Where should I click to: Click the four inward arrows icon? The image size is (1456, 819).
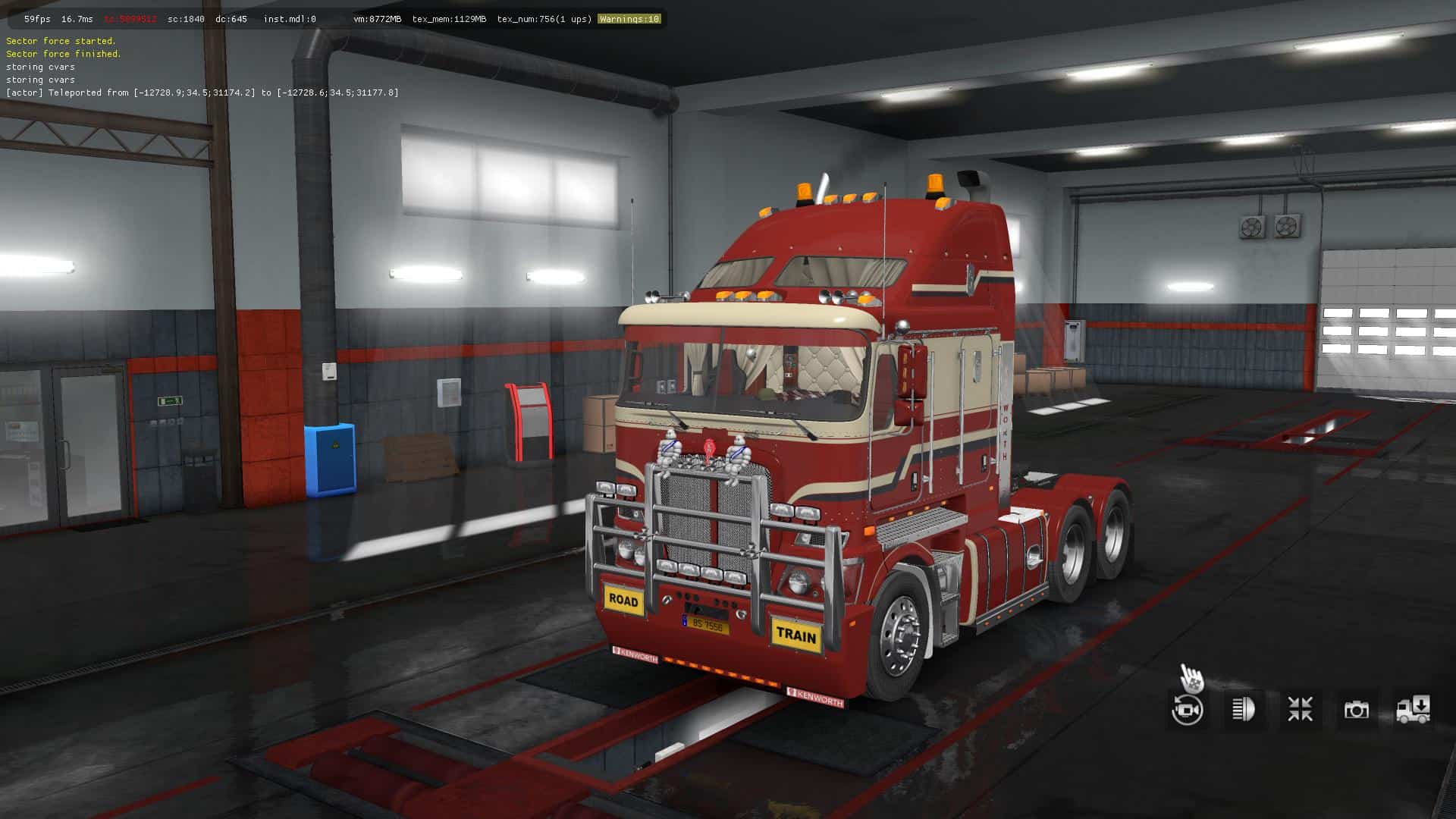(x=1300, y=710)
